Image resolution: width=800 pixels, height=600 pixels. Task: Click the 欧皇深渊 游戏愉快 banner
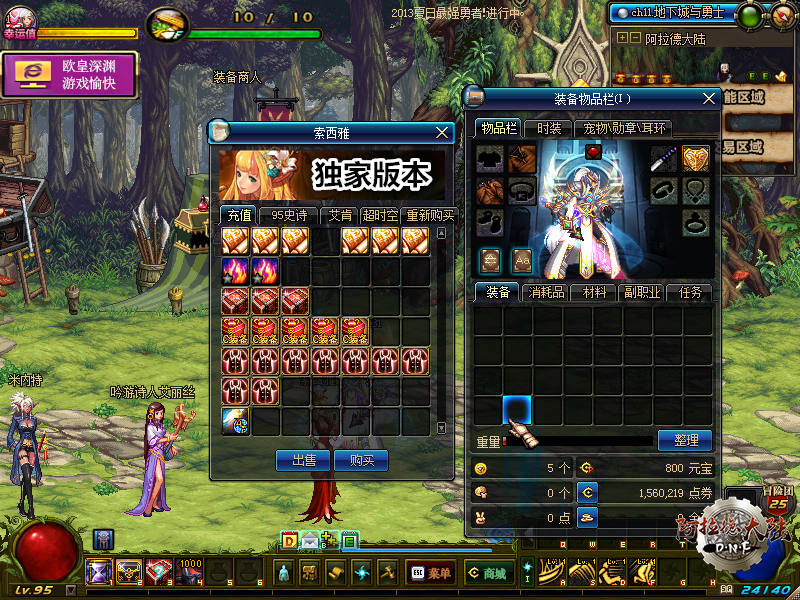point(69,75)
